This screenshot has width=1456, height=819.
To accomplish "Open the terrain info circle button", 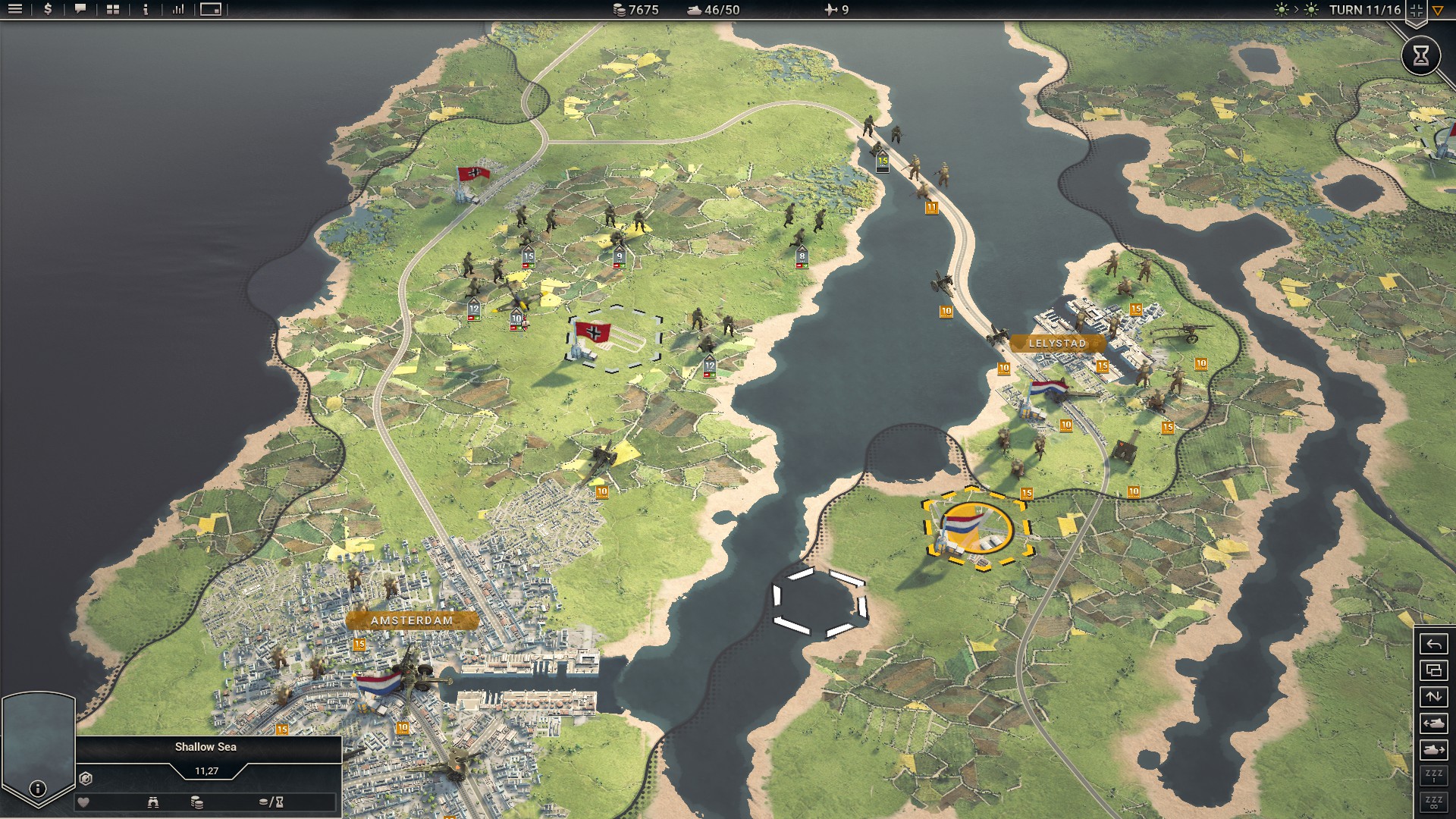I will pos(37,789).
